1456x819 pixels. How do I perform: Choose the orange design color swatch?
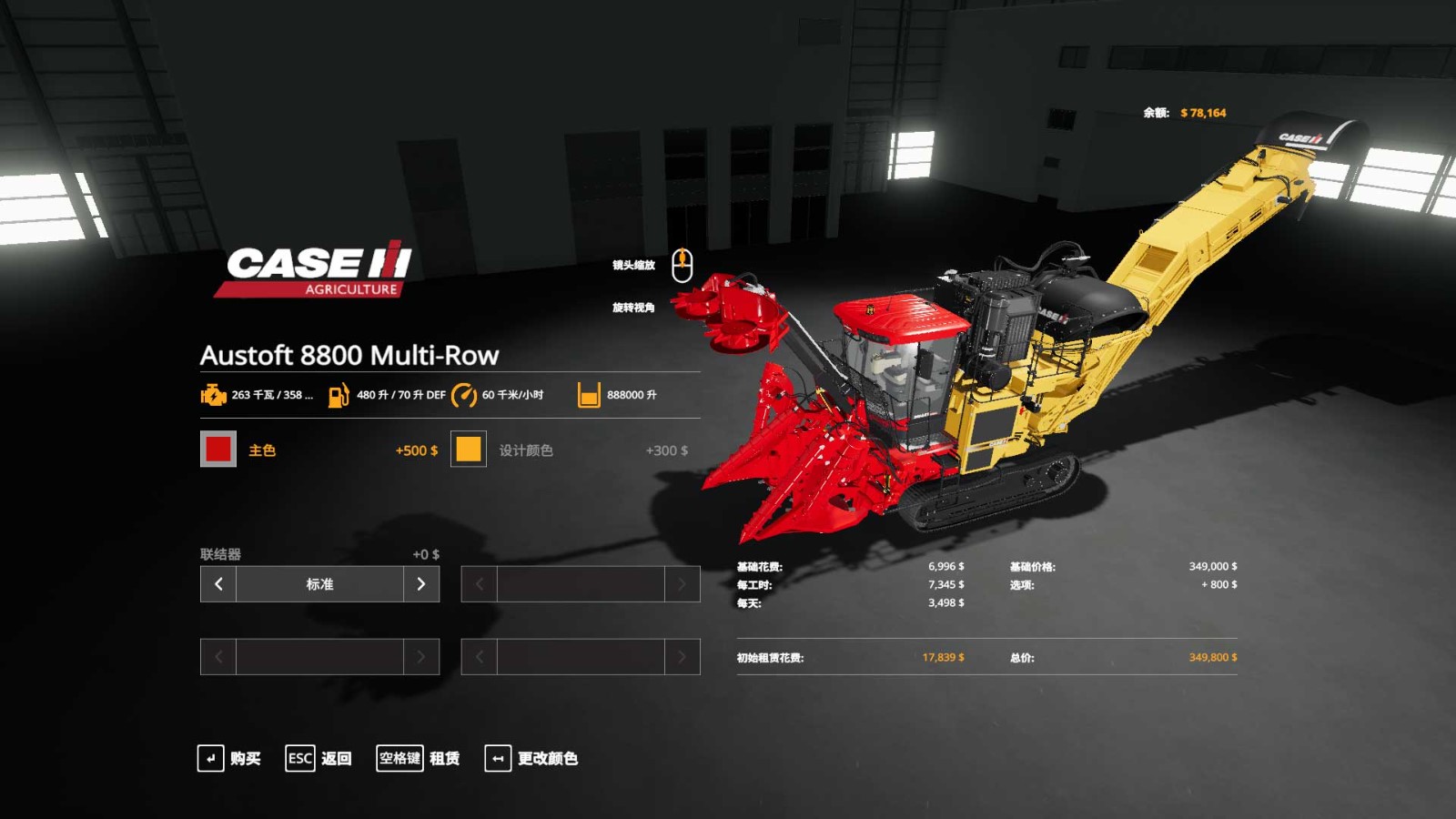[469, 449]
